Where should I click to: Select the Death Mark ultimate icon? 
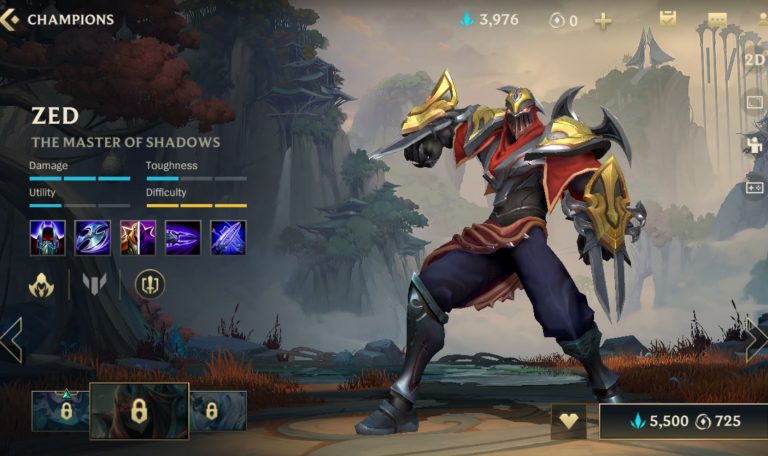[x=228, y=238]
